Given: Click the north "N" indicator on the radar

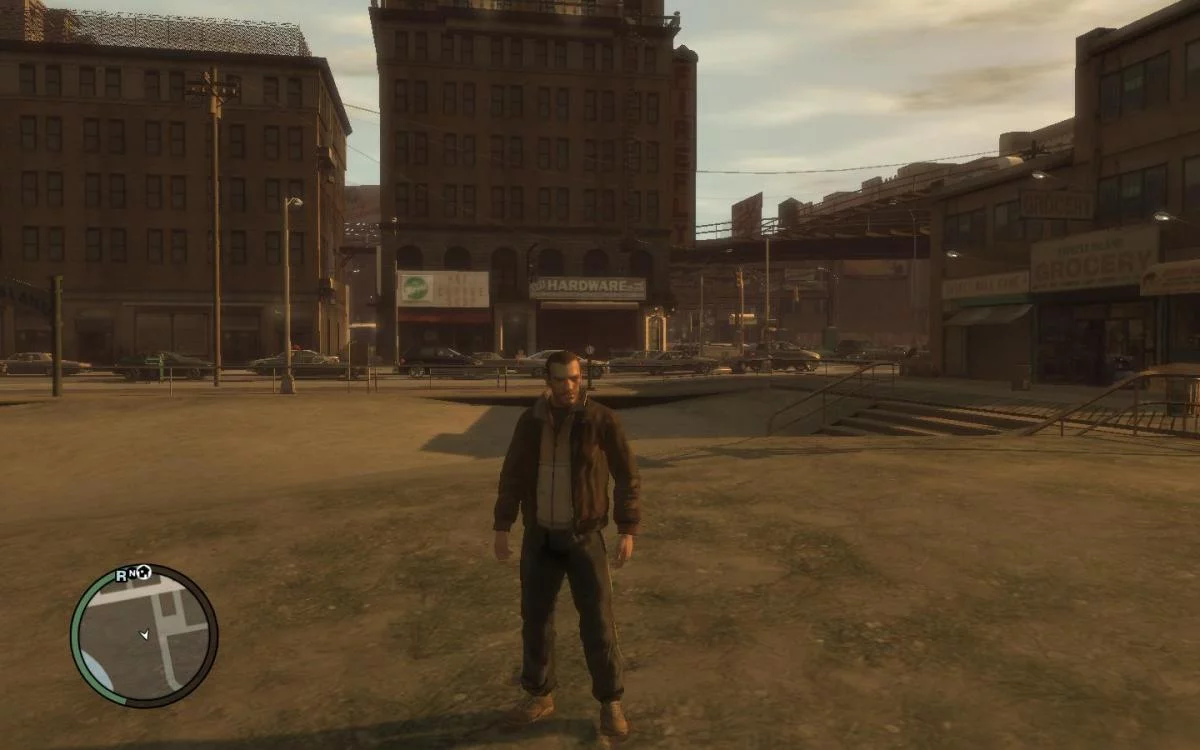Looking at the screenshot, I should point(132,574).
